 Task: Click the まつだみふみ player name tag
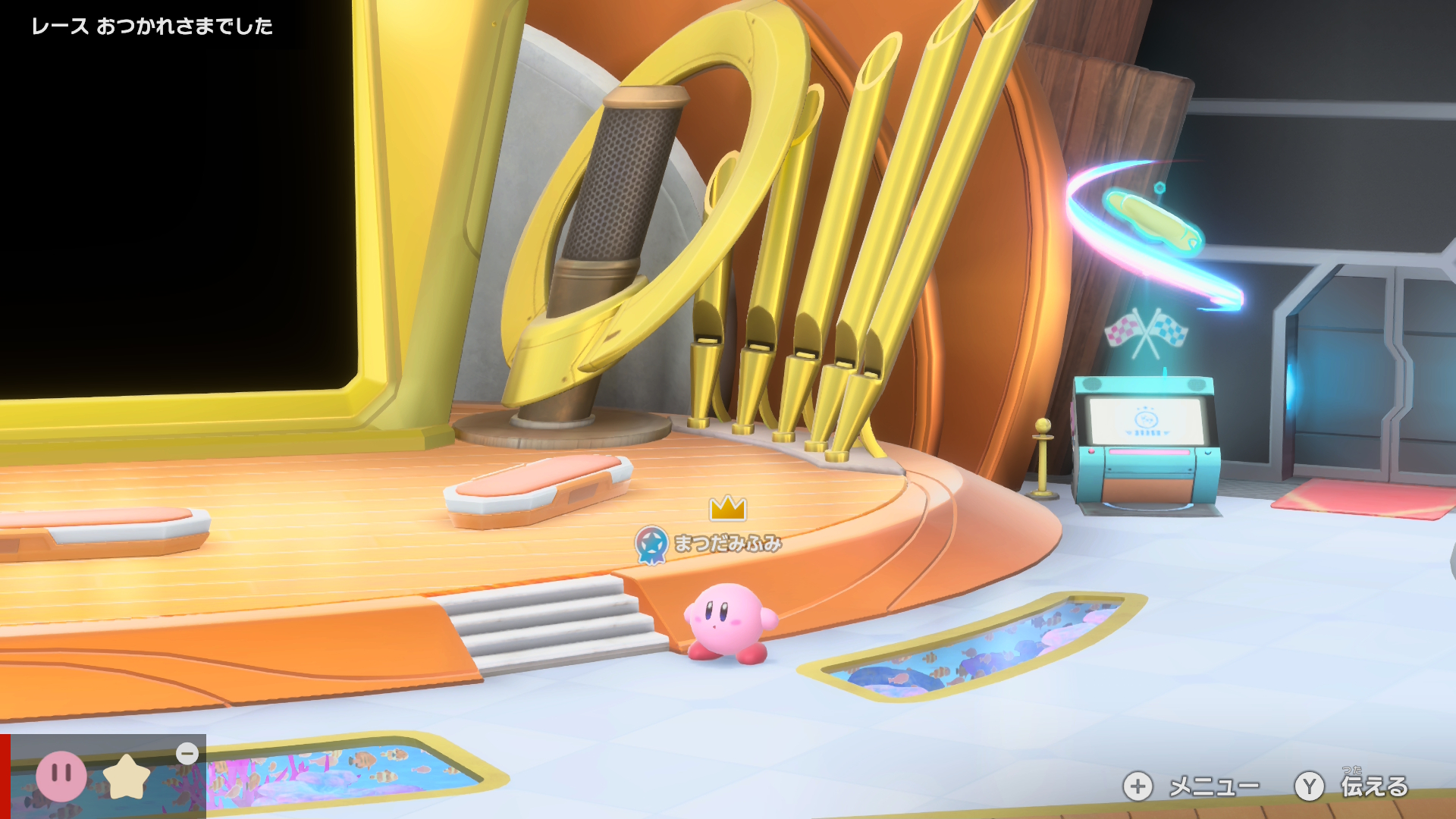[x=726, y=544]
